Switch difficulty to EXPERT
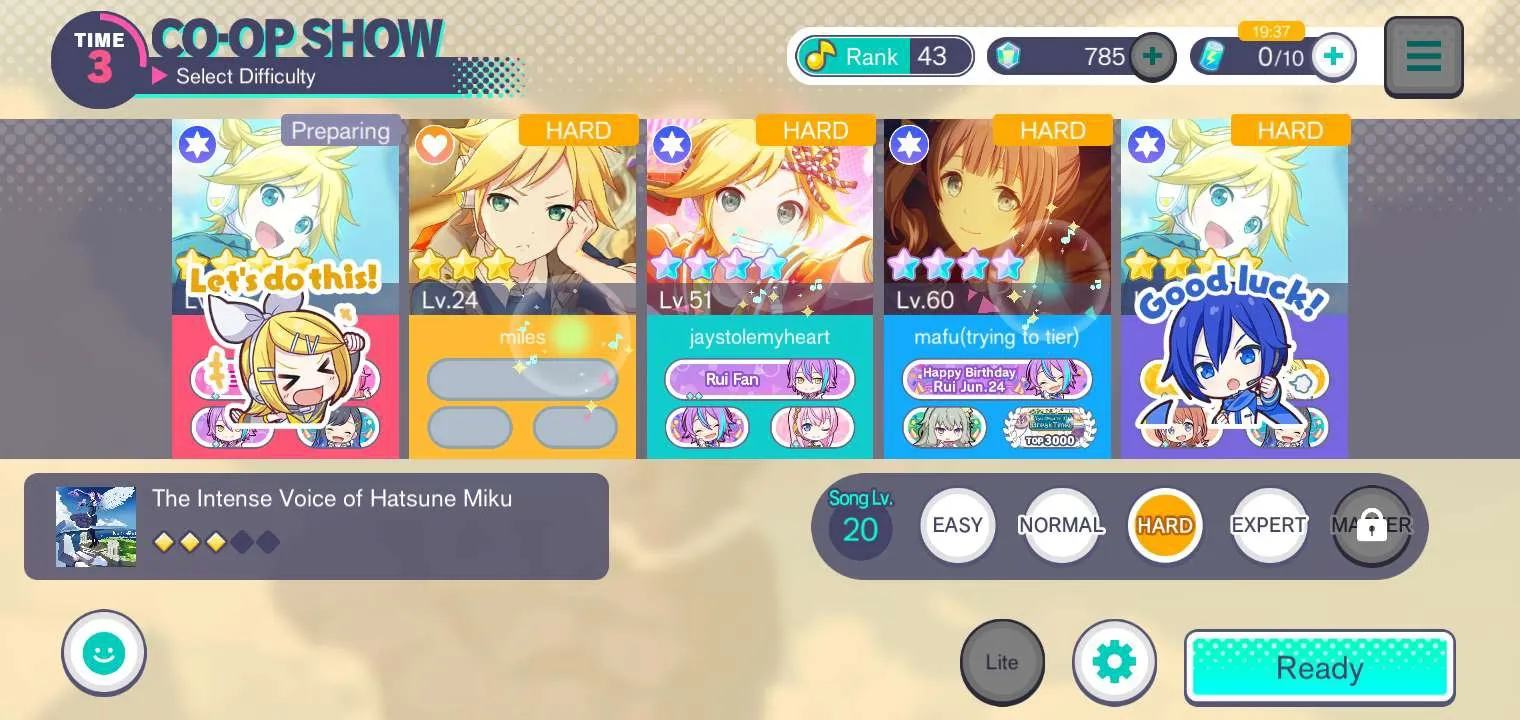Viewport: 1520px width, 720px height. click(x=1269, y=525)
